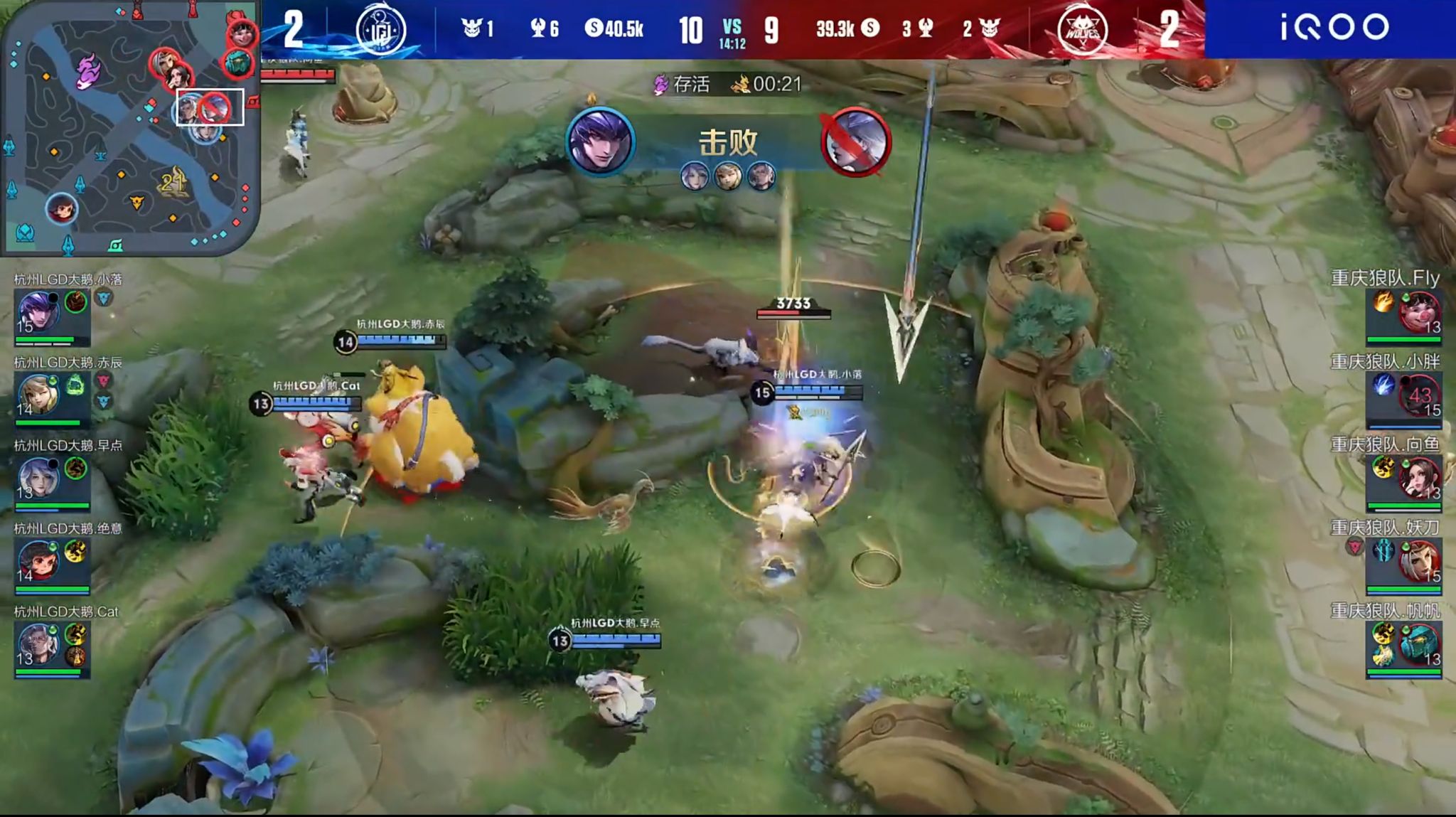Image resolution: width=1456 pixels, height=817 pixels.
Task: Click 重庆狼队.帆帆's health bar
Action: 1403,671
